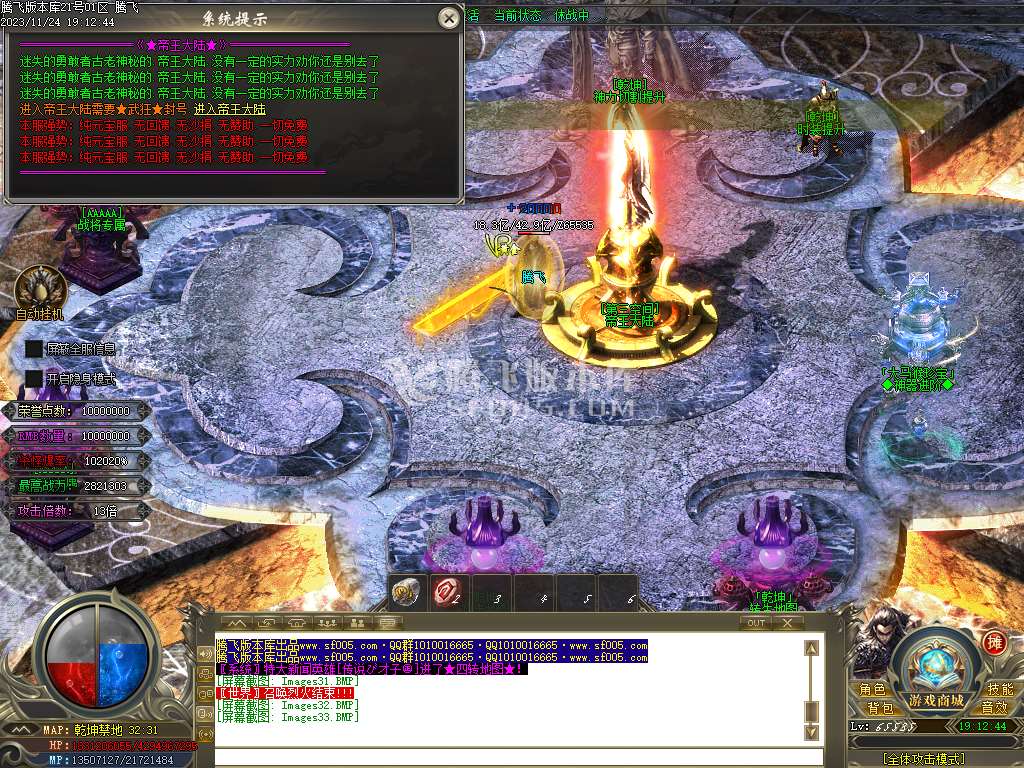Start auto-battle with the 自动挂机 icon
1024x768 pixels.
click(x=40, y=289)
